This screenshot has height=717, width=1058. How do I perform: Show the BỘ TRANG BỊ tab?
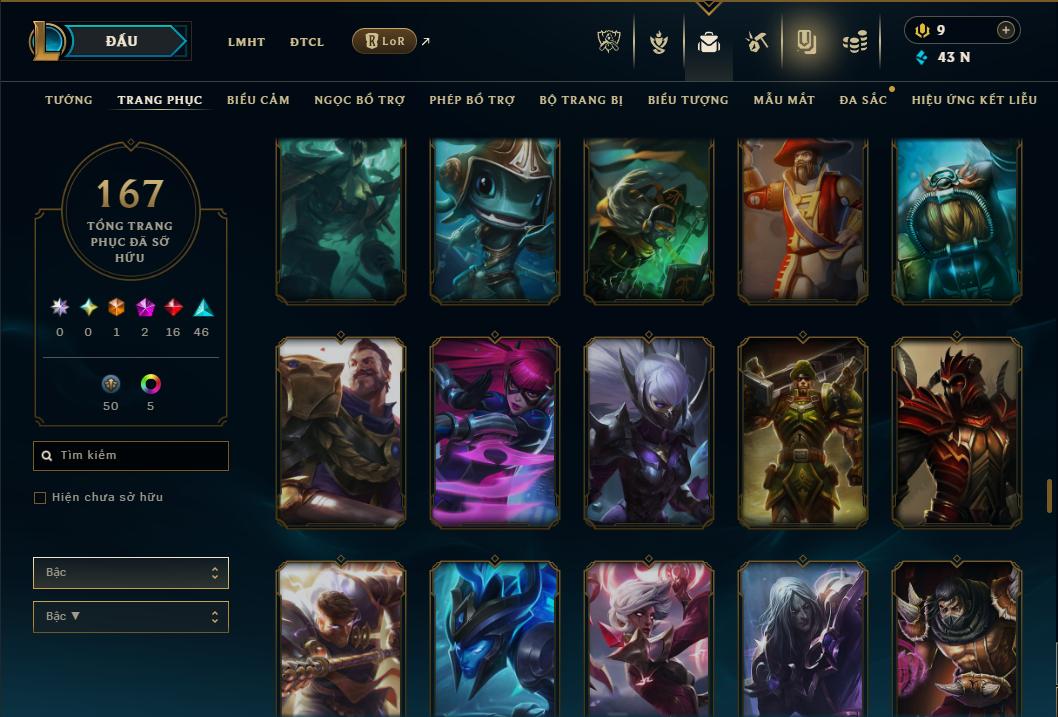(581, 100)
